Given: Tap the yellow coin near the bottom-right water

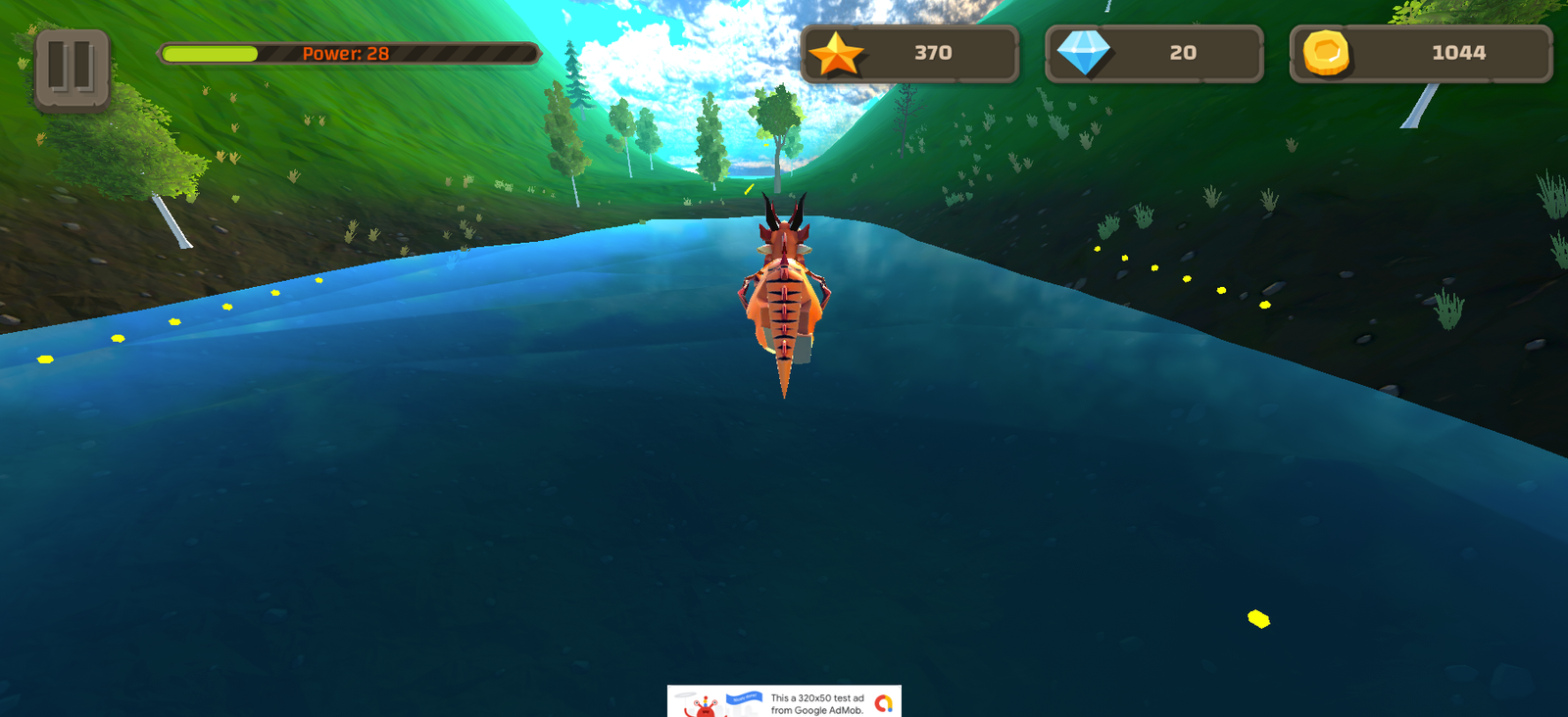Looking at the screenshot, I should 1258,618.
